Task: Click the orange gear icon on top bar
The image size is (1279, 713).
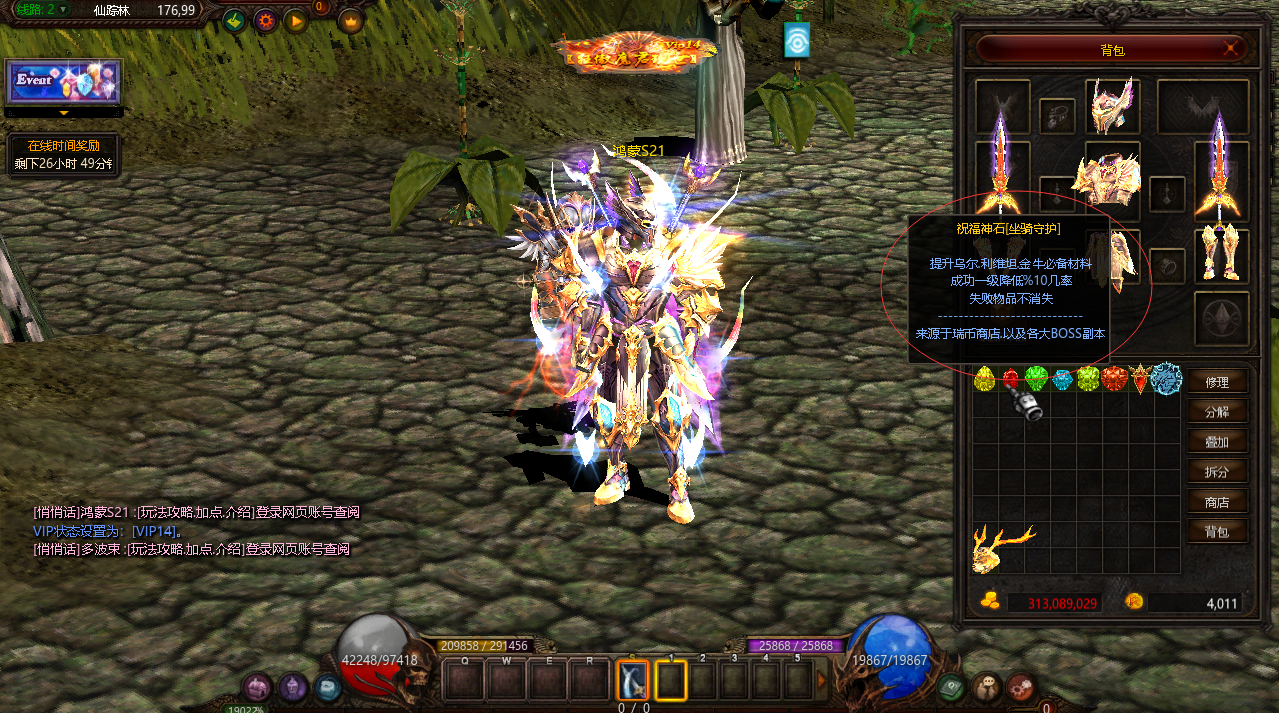Action: pos(266,20)
